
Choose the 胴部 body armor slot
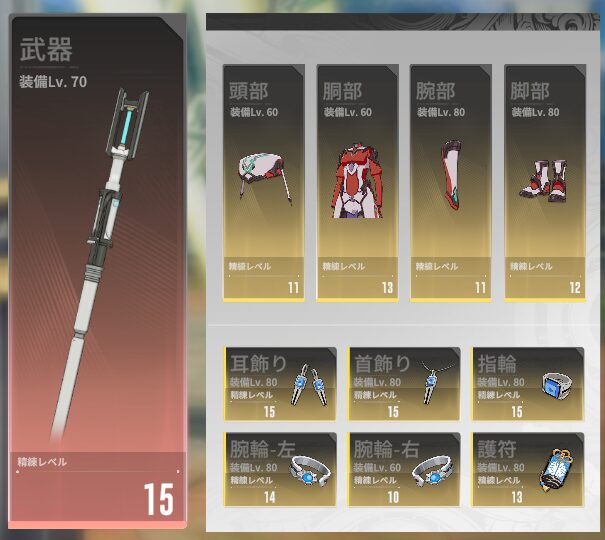click(x=357, y=182)
